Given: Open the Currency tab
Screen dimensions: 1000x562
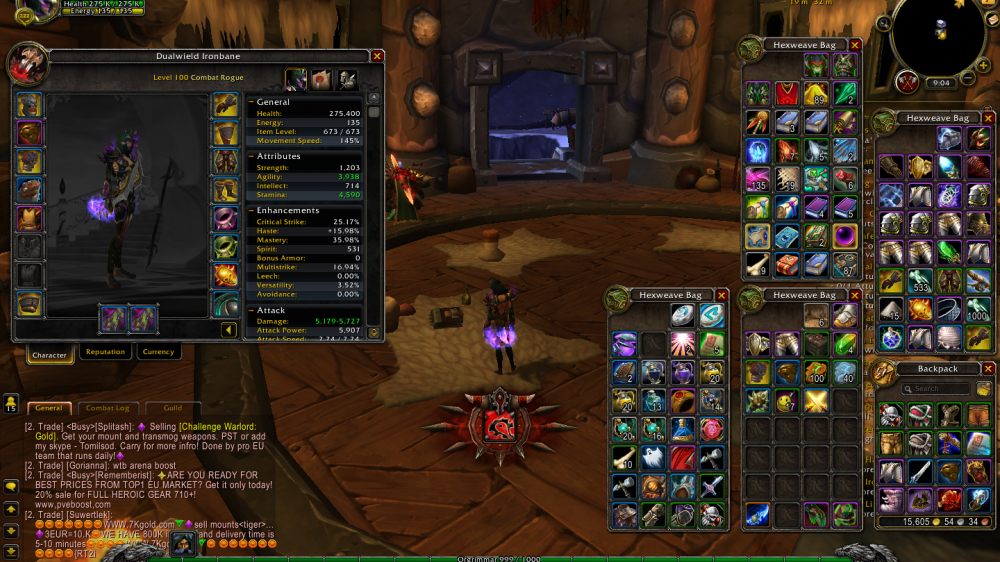Looking at the screenshot, I should pos(158,352).
